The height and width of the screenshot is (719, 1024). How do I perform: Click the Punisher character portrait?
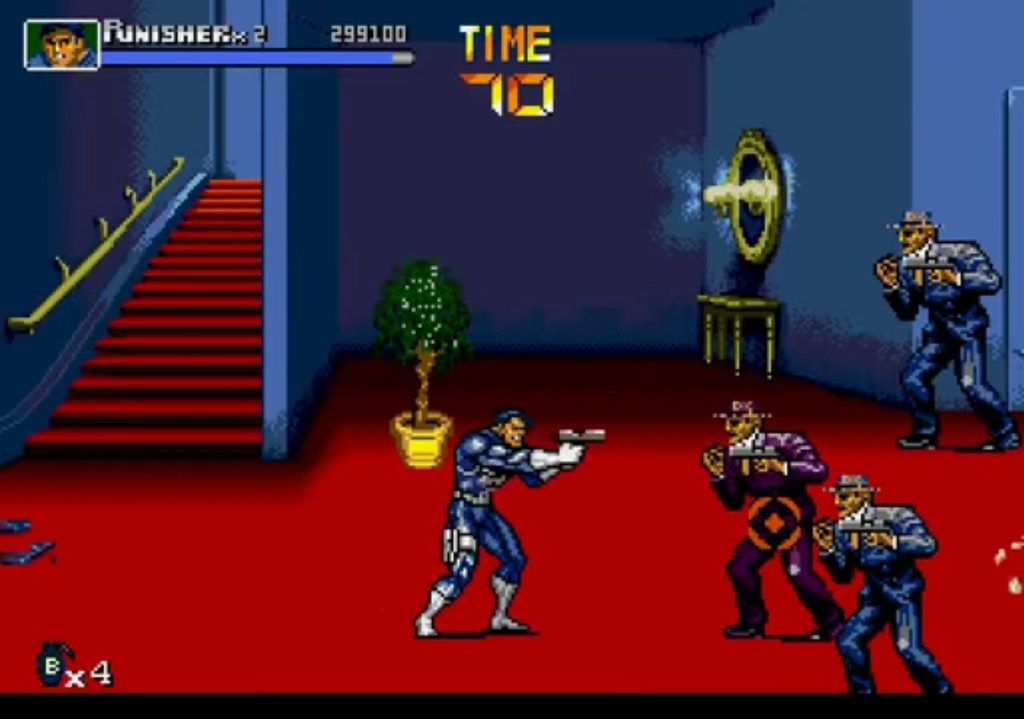pyautogui.click(x=62, y=45)
